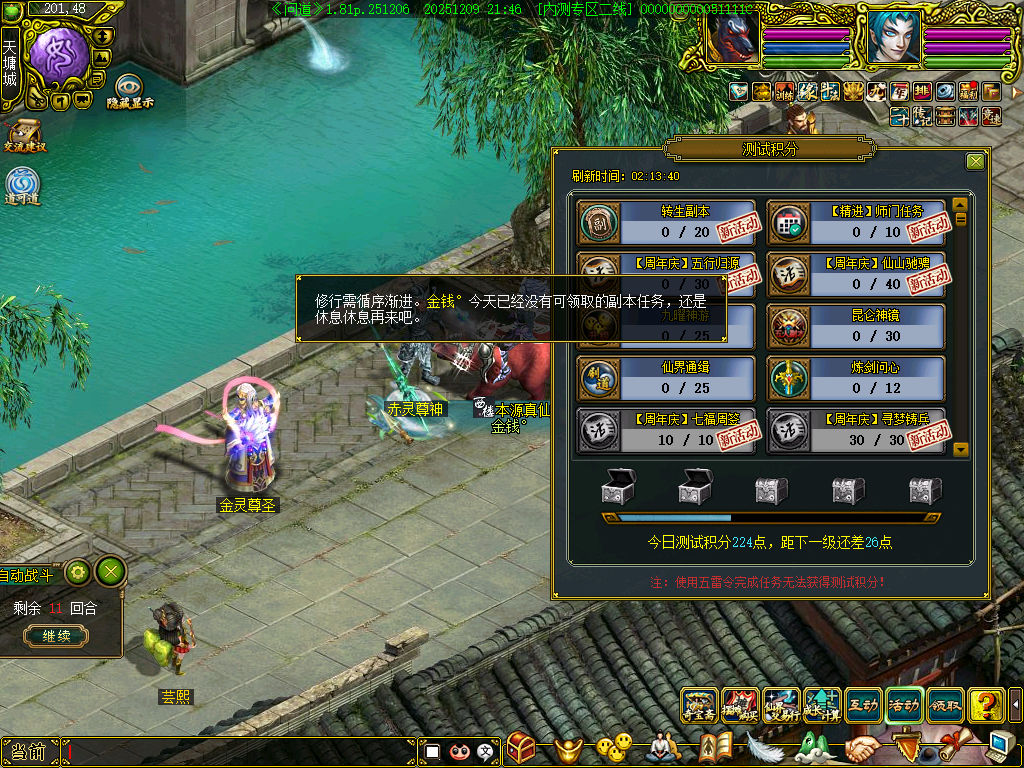Open the 互动 interaction button
The height and width of the screenshot is (768, 1024).
tap(863, 705)
